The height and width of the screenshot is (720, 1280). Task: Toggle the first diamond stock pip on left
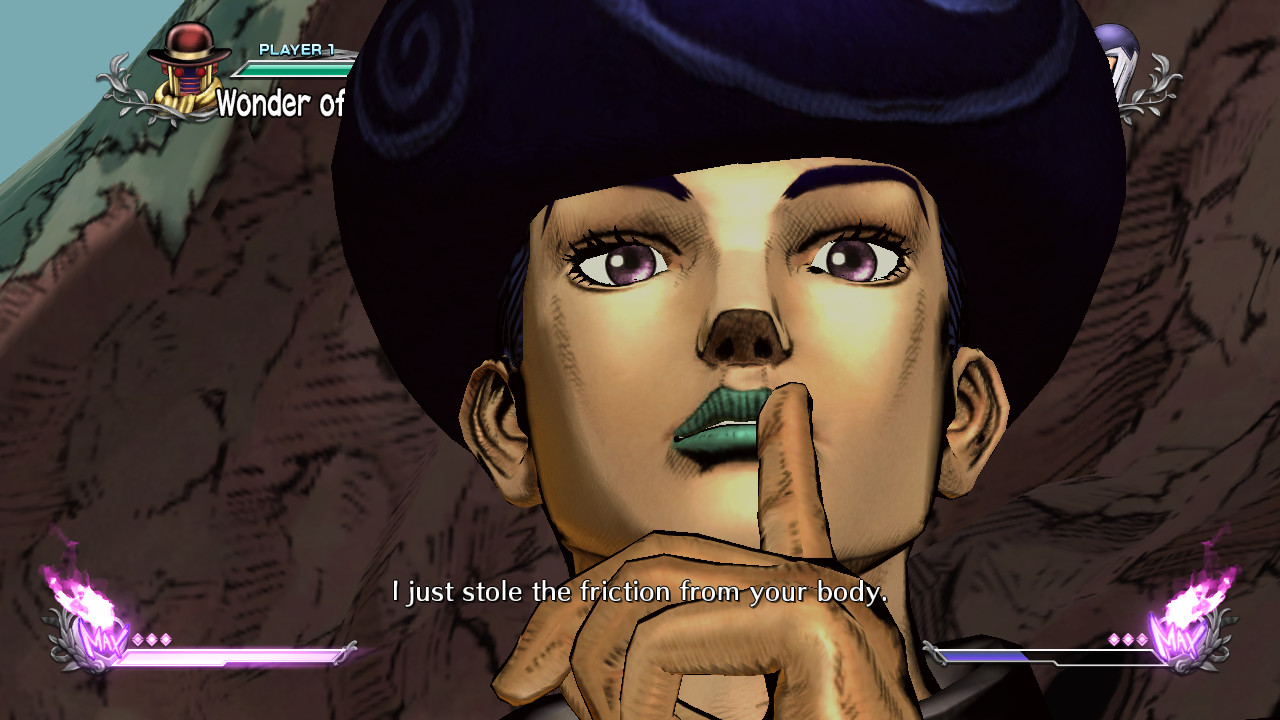pos(137,640)
